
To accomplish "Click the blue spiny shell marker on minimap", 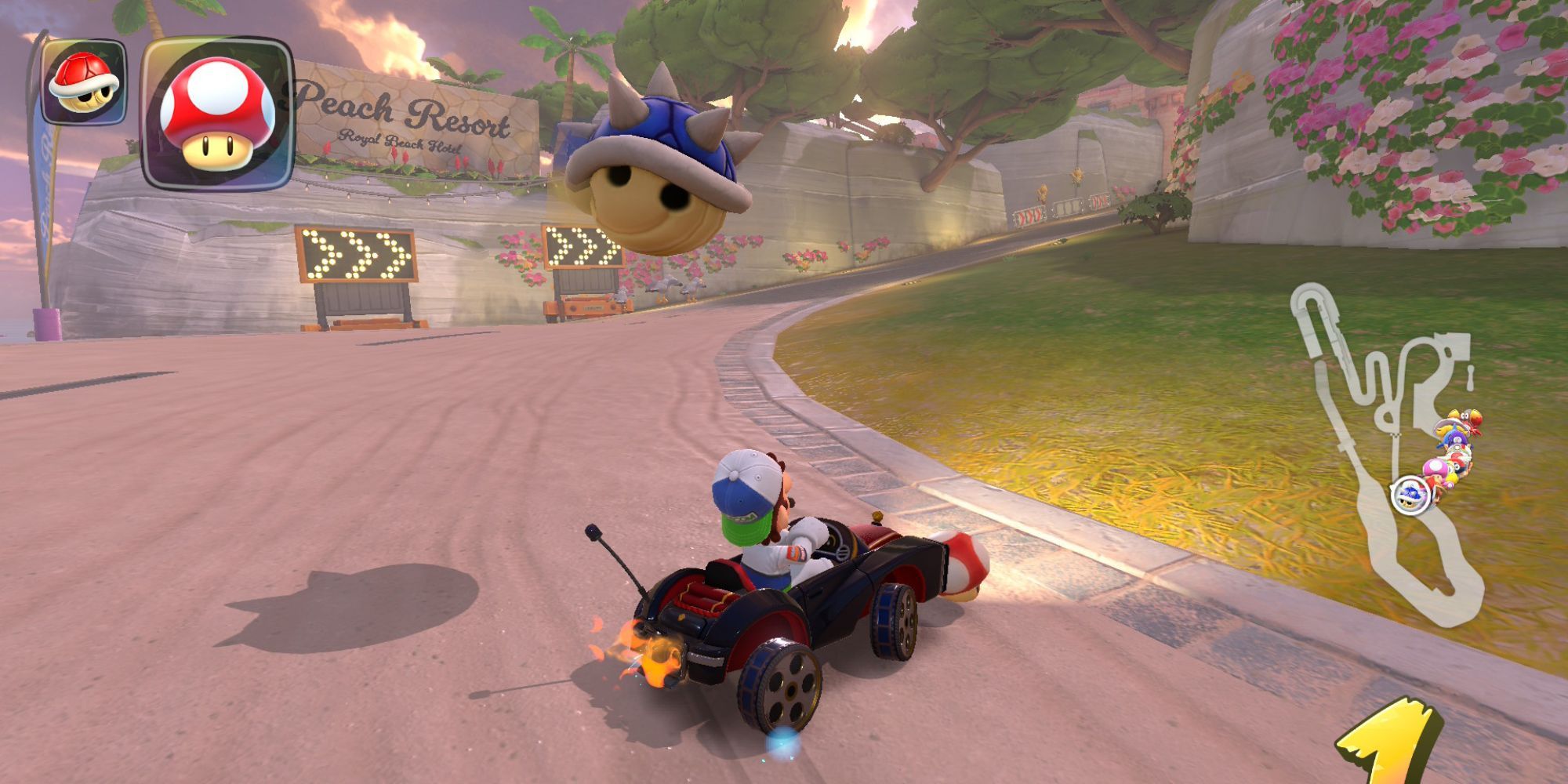I will (x=1409, y=495).
